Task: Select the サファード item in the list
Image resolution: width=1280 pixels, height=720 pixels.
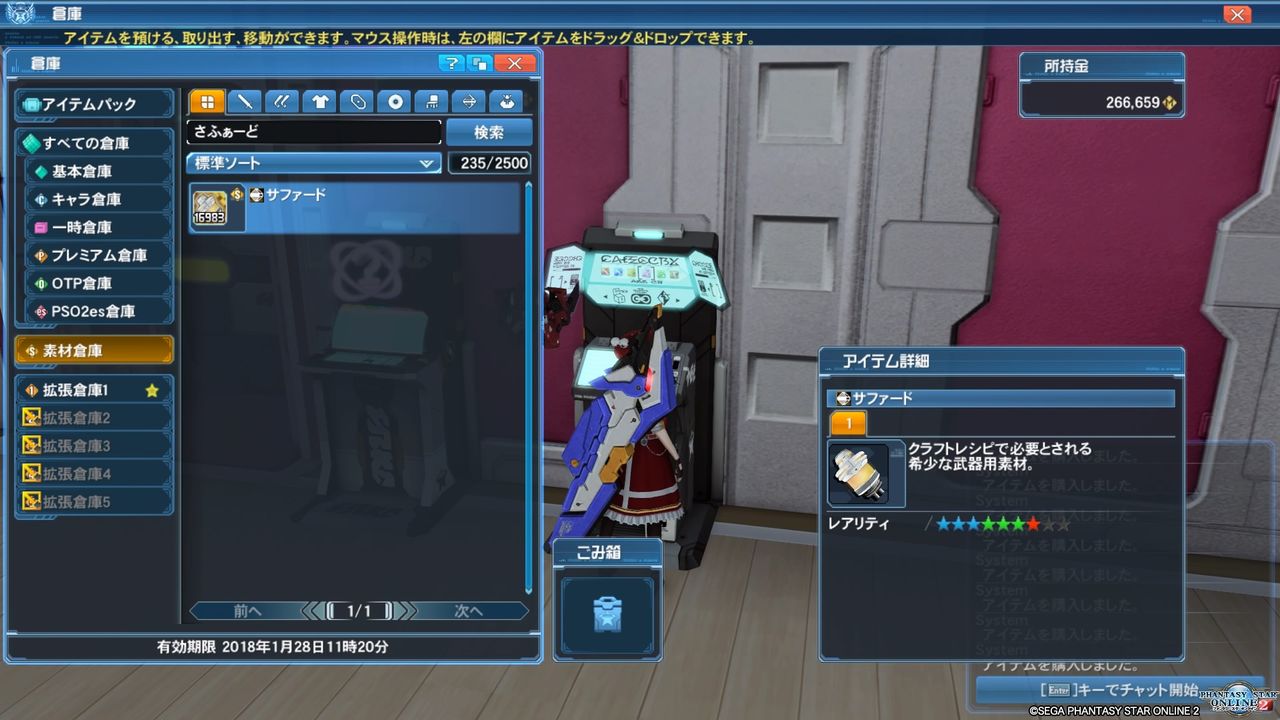Action: [300, 208]
